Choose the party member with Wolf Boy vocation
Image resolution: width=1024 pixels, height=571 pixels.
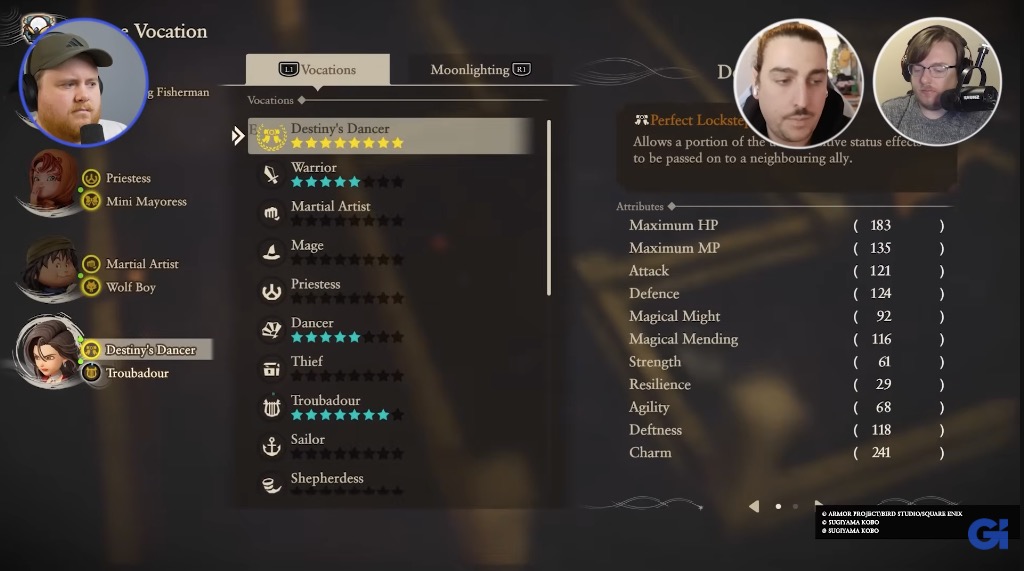[x=49, y=268]
